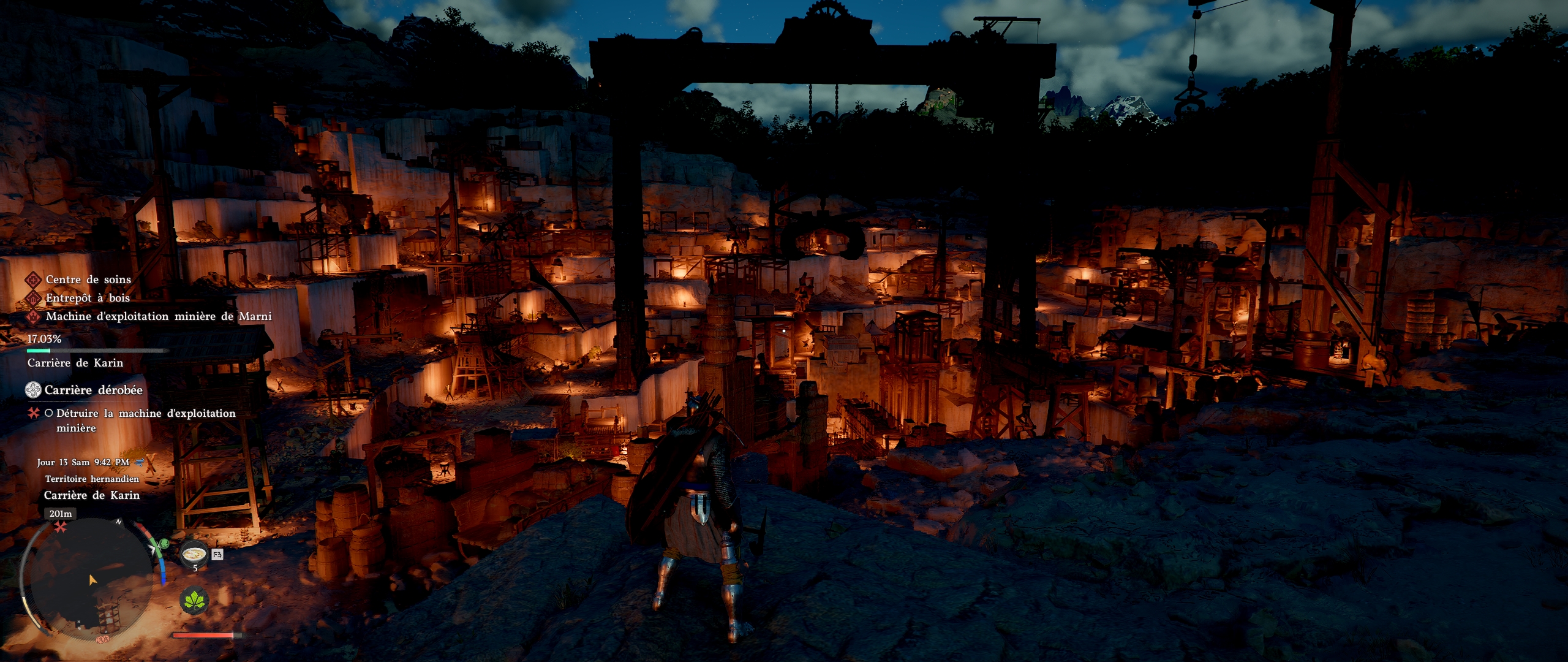Image resolution: width=1568 pixels, height=662 pixels.
Task: Choose the Machine d'exploitation minière de Marni entry
Action: click(x=158, y=316)
